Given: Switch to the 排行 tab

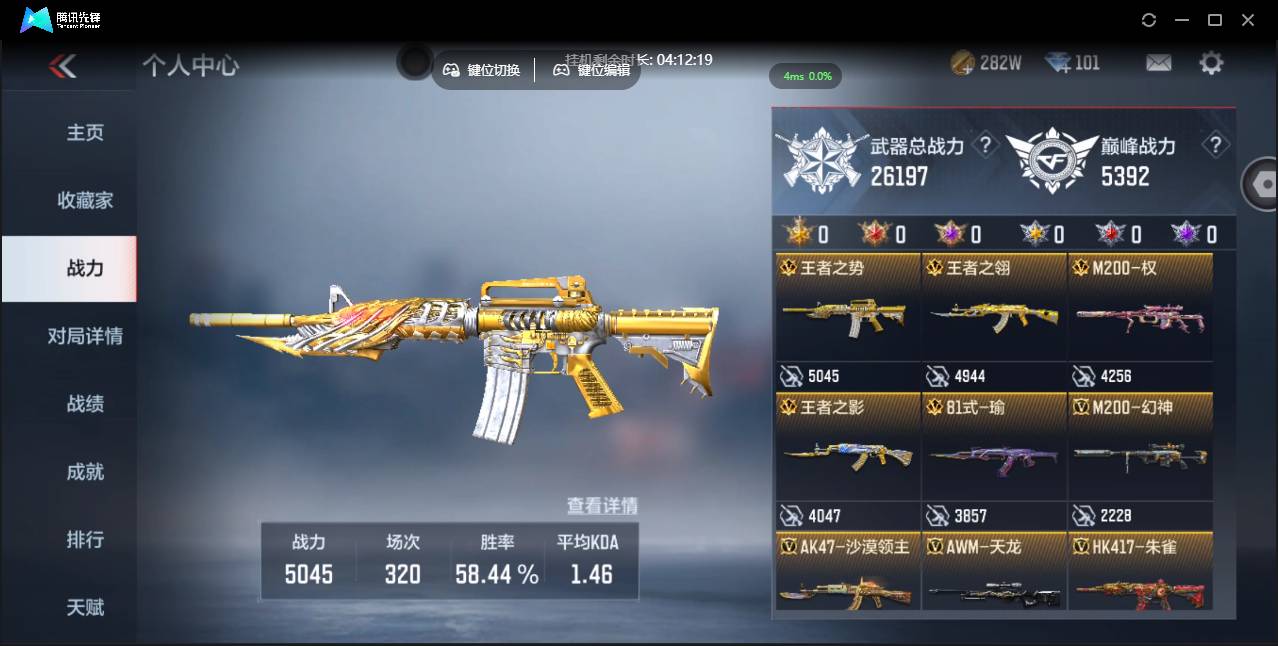Looking at the screenshot, I should click(85, 540).
